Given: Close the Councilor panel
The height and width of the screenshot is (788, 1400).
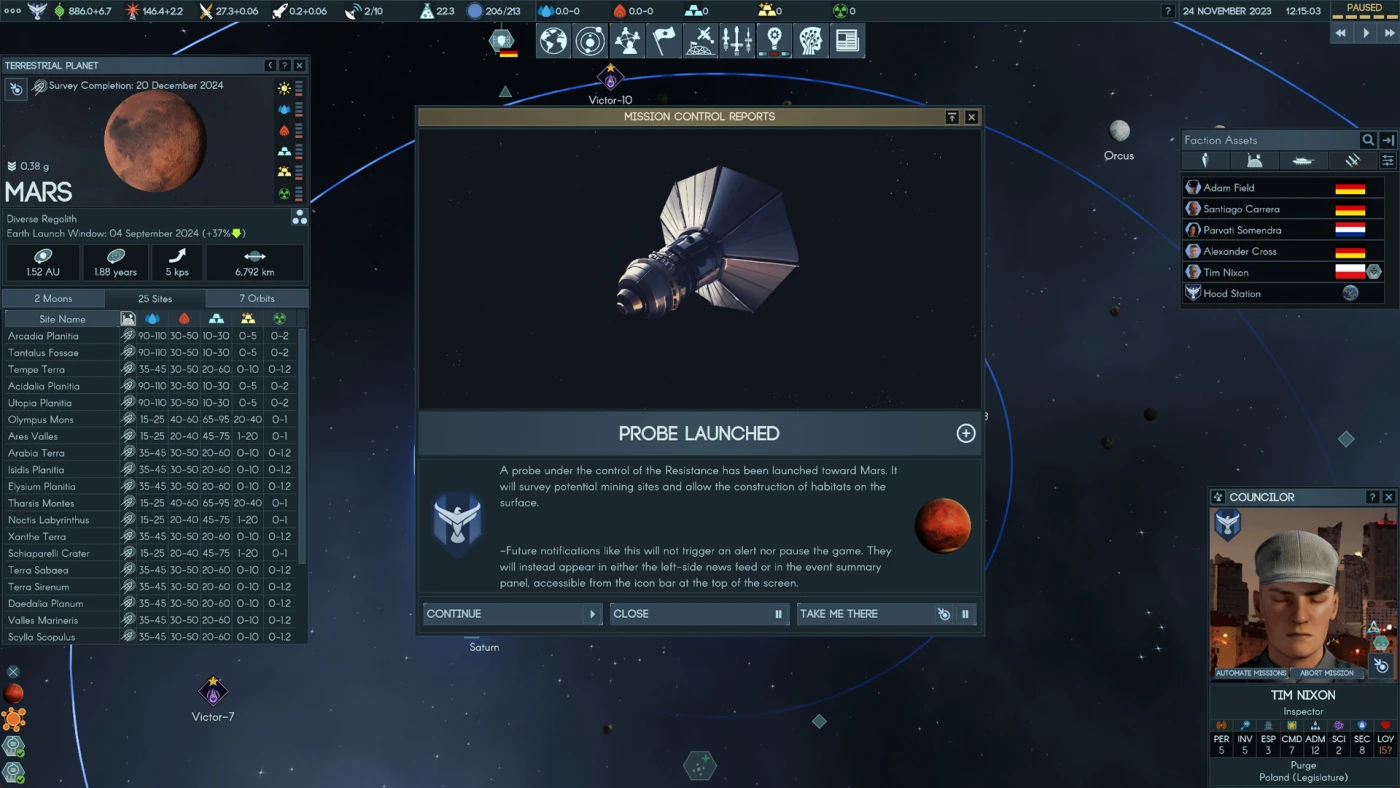Looking at the screenshot, I should [x=1388, y=497].
